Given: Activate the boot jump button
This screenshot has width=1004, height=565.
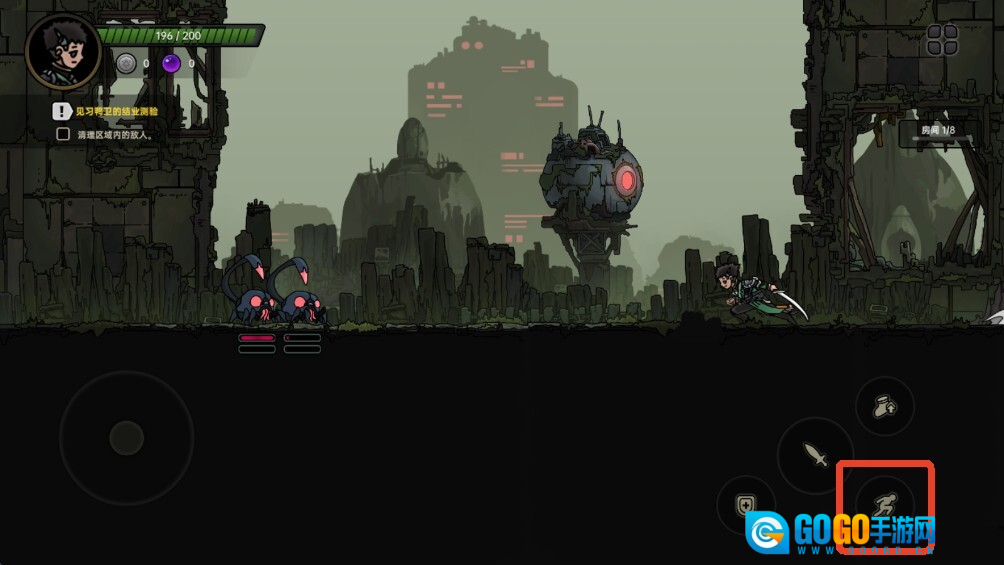Looking at the screenshot, I should (884, 406).
